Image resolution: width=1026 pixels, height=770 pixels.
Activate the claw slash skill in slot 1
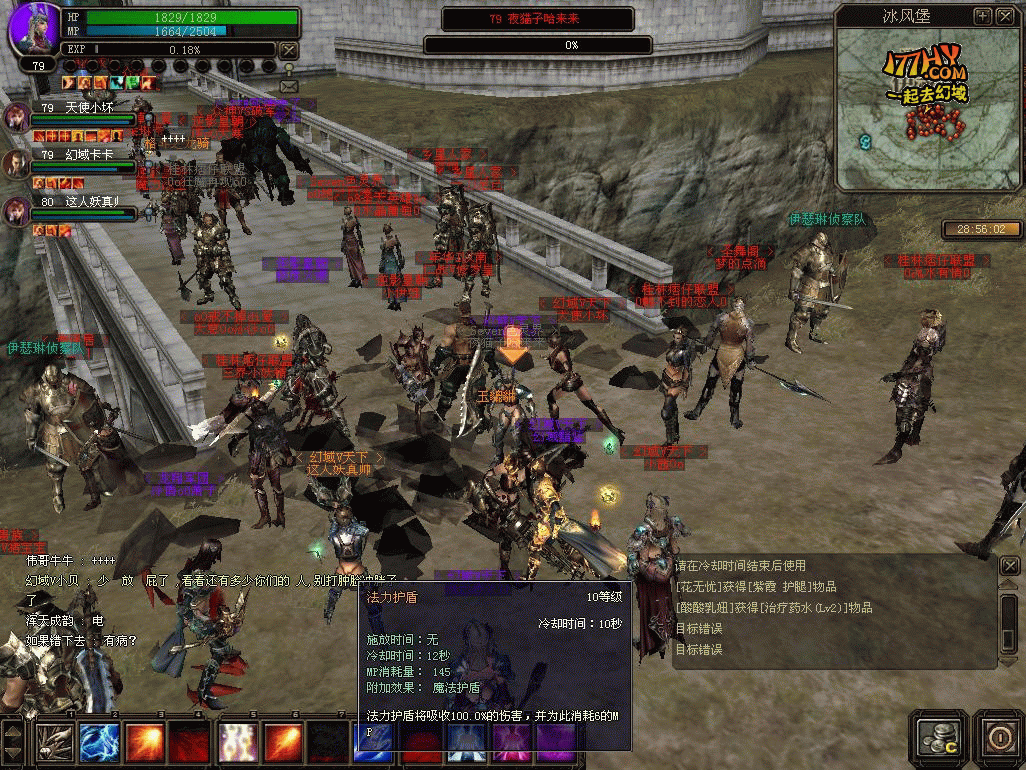click(x=54, y=743)
